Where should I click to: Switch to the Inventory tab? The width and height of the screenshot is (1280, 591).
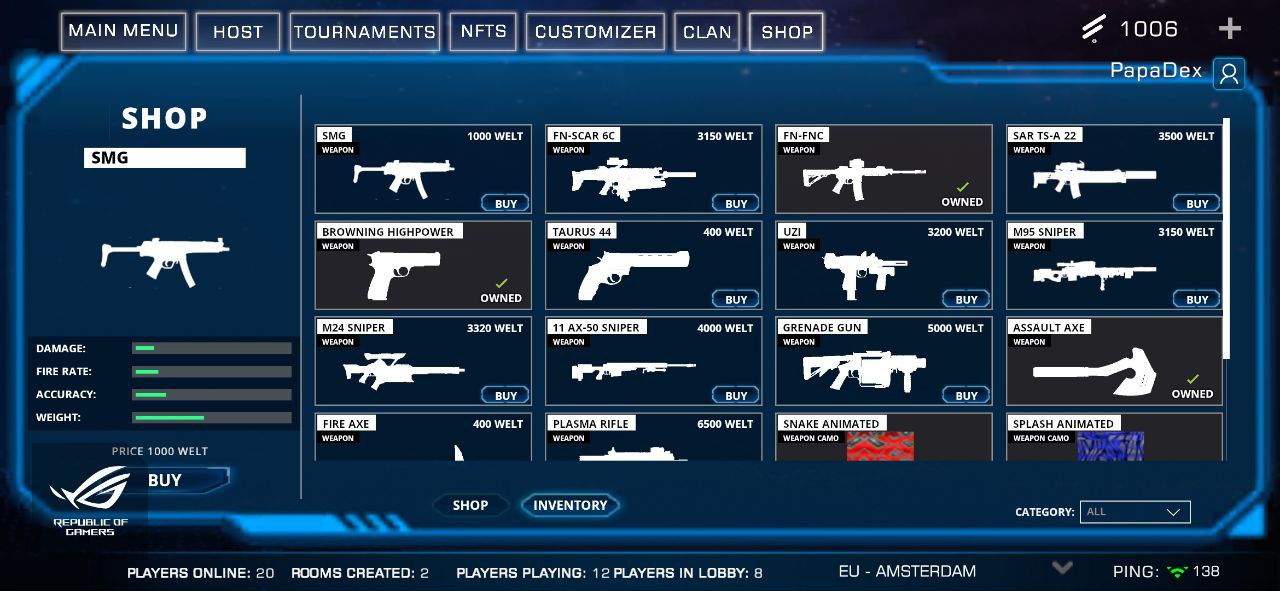pyautogui.click(x=570, y=506)
